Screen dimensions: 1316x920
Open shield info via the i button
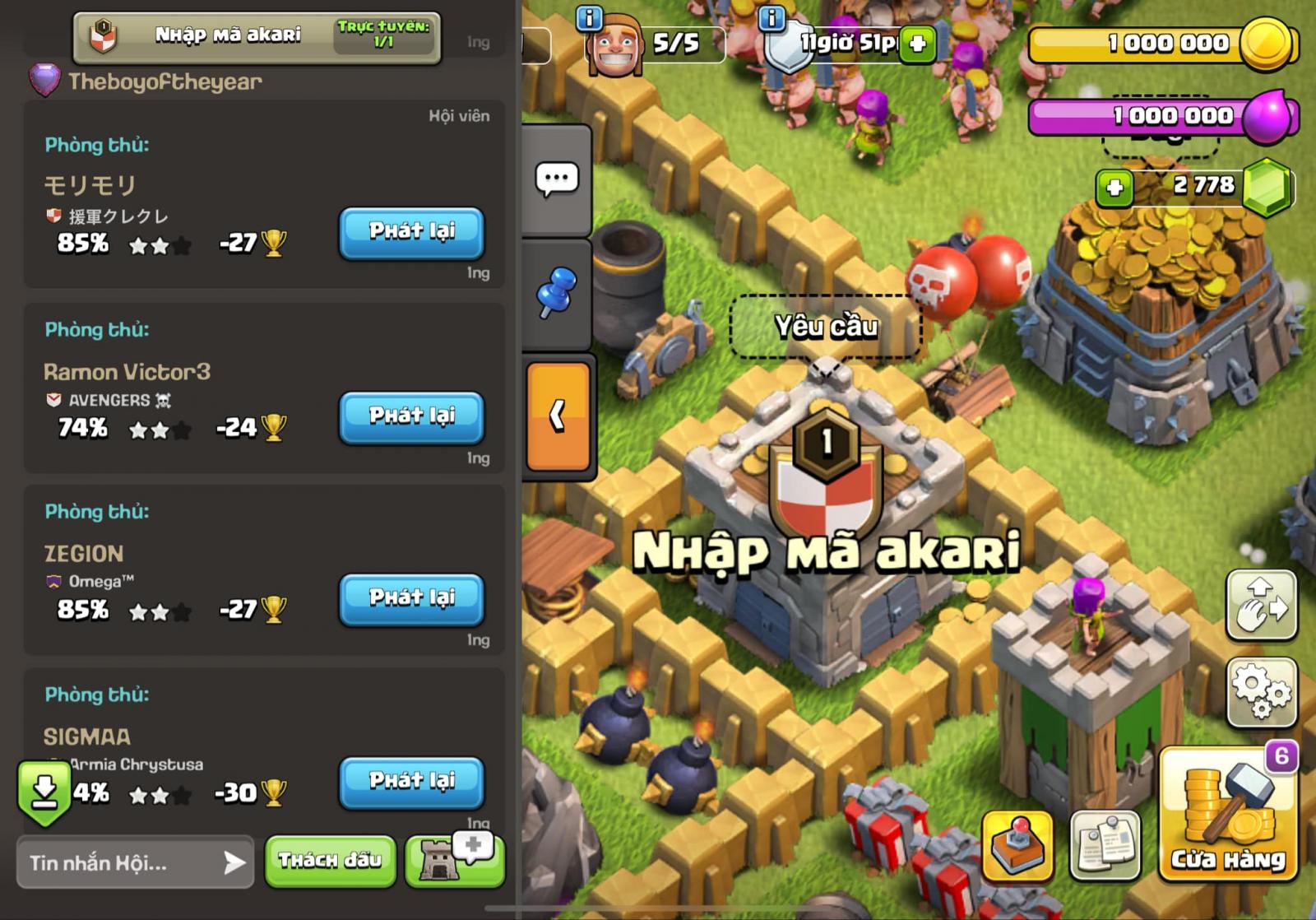[771, 18]
